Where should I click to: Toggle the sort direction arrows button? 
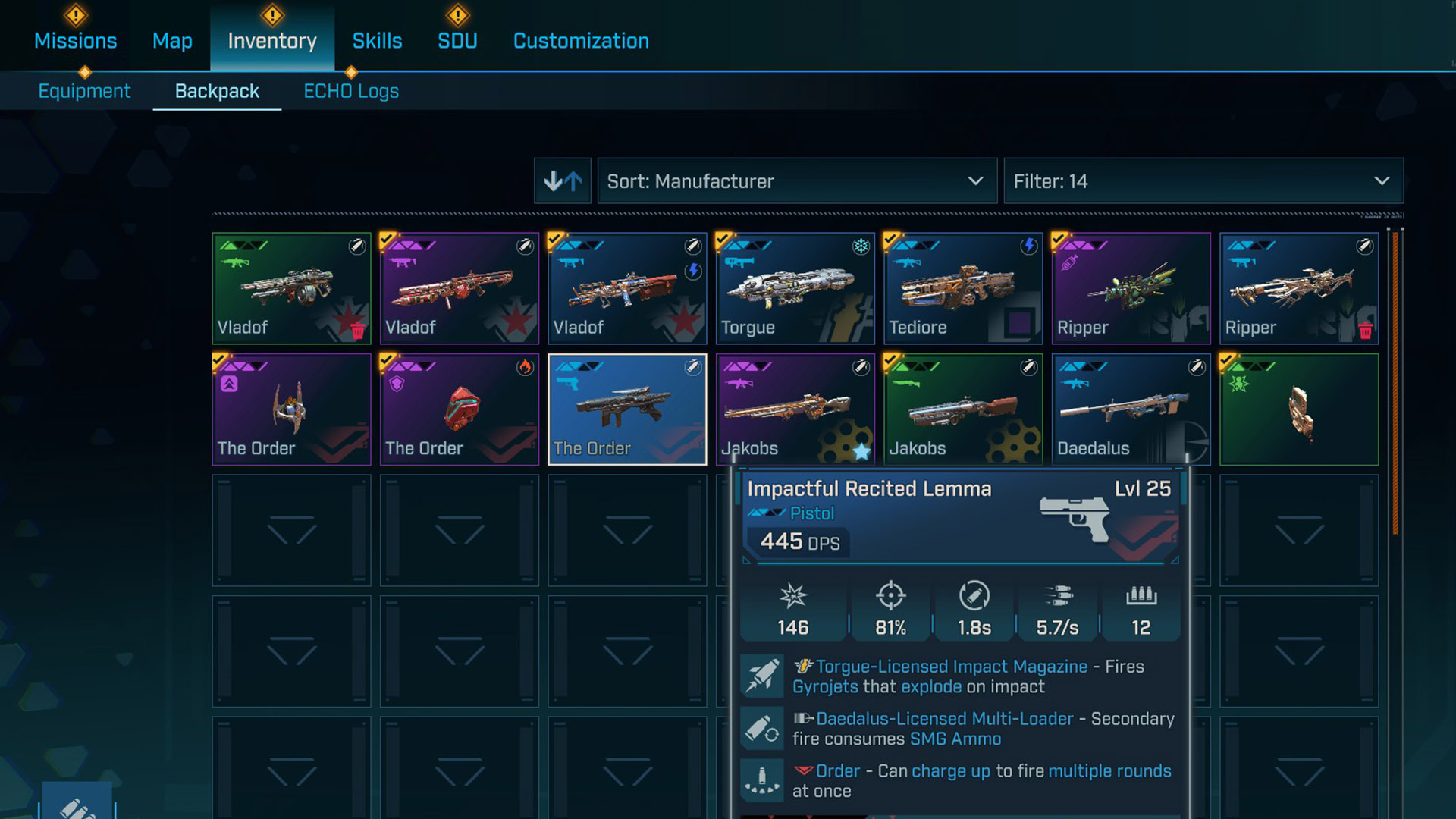point(563,181)
